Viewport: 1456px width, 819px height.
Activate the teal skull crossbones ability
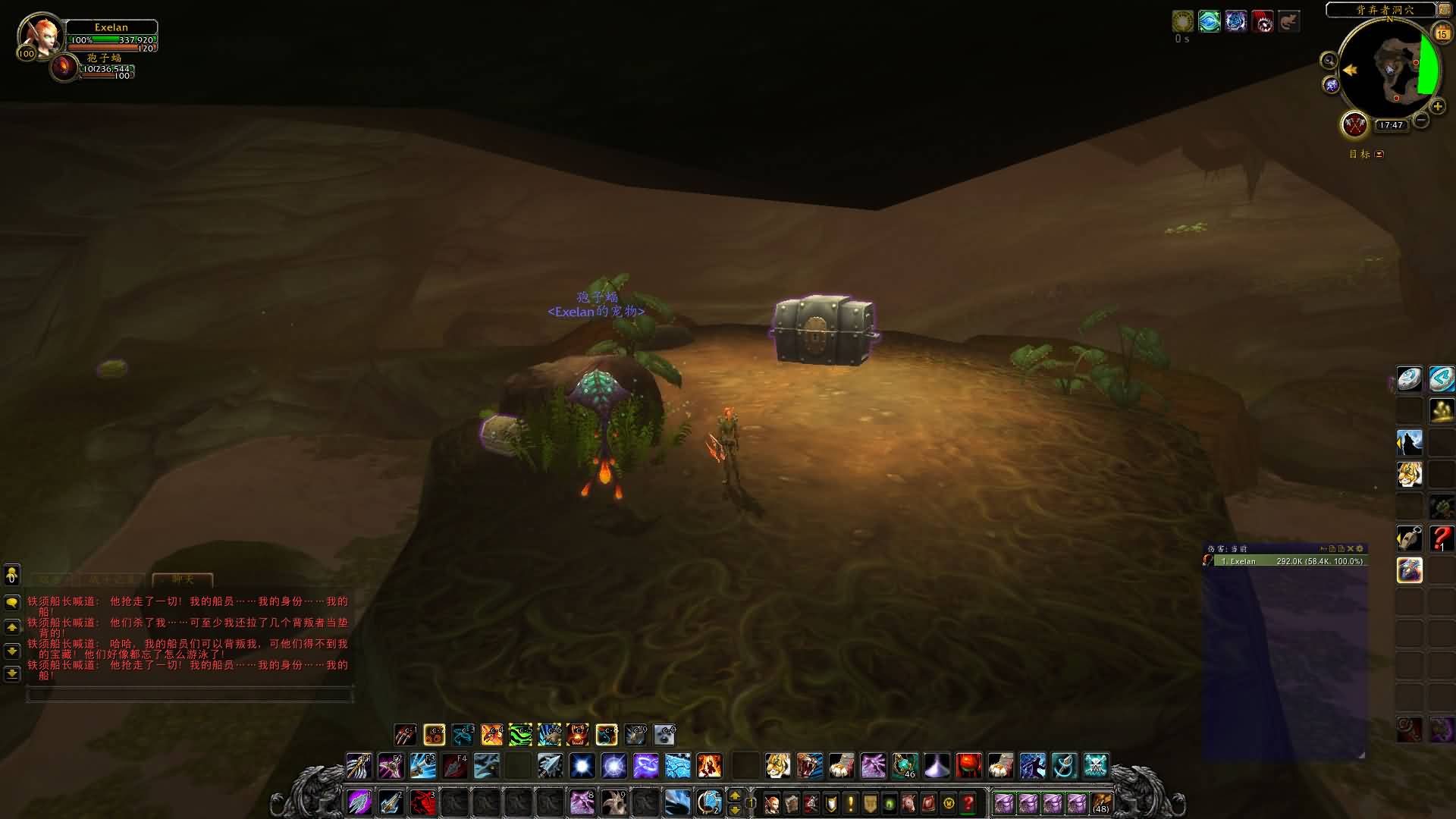(x=1095, y=766)
